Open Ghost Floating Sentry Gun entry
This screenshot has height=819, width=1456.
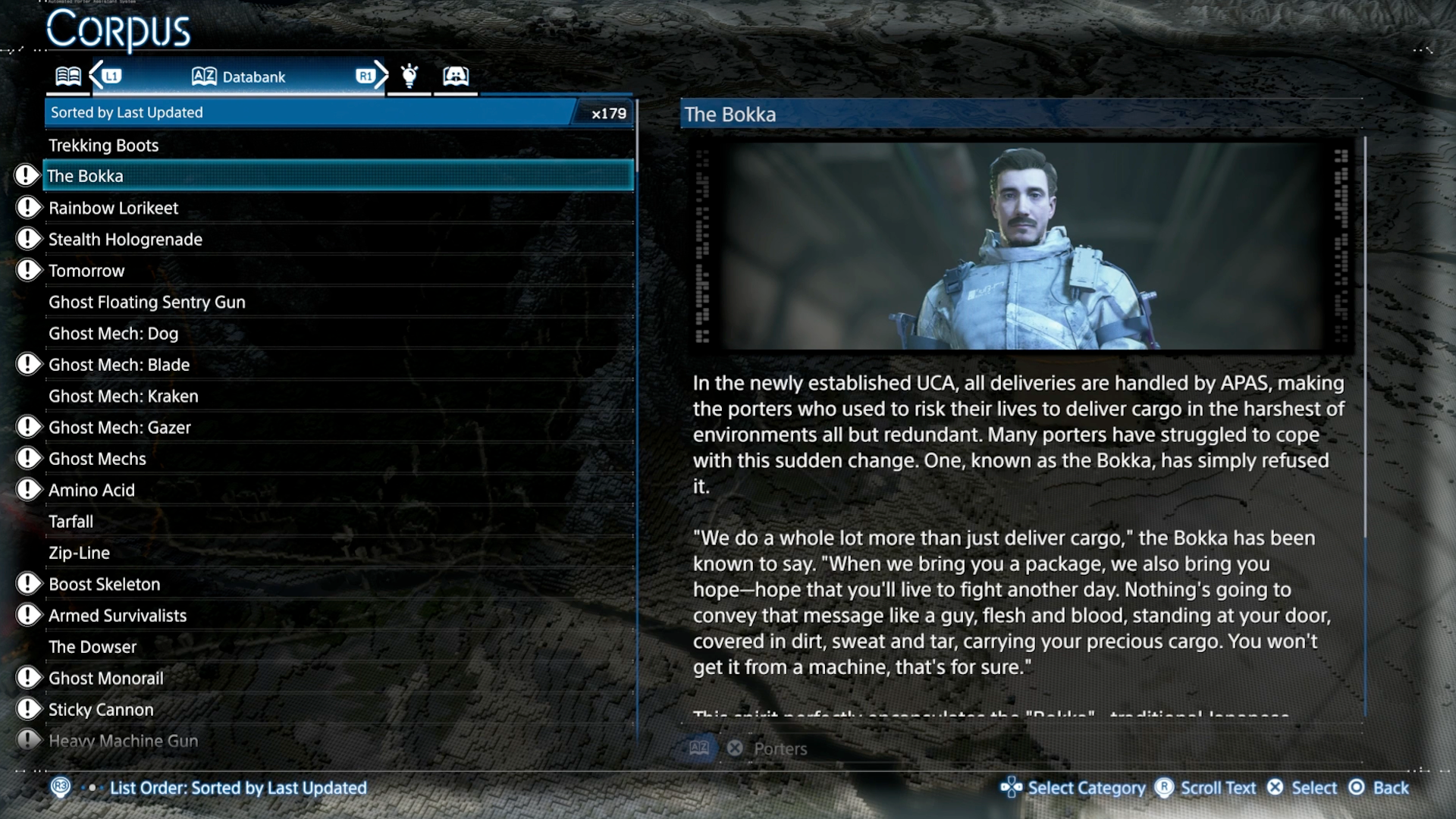[147, 303]
